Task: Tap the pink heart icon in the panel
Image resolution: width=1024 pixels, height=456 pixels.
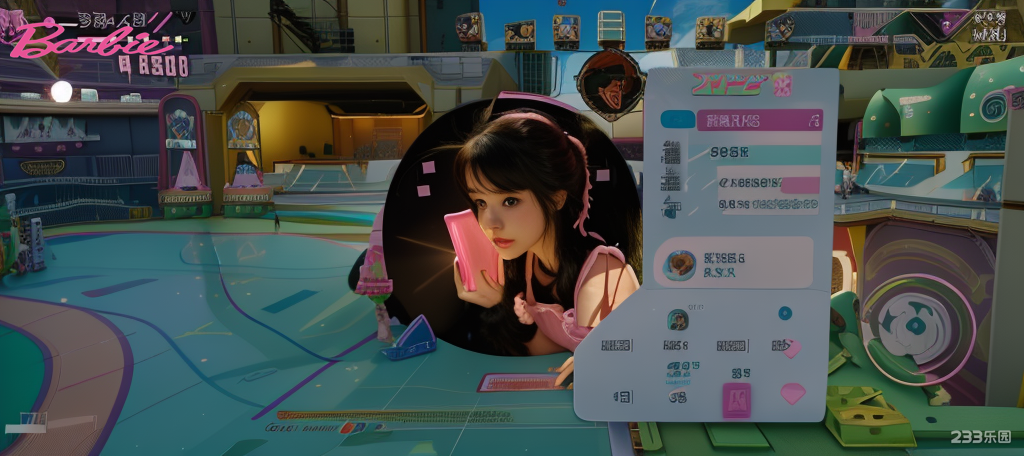Action: [791, 348]
